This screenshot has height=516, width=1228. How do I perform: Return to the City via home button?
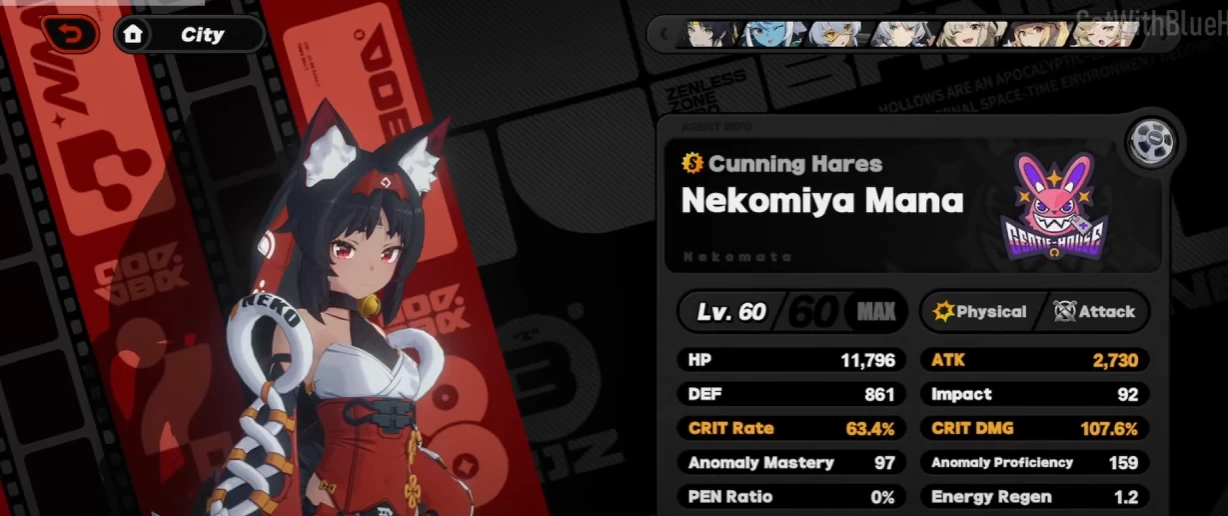(x=189, y=35)
